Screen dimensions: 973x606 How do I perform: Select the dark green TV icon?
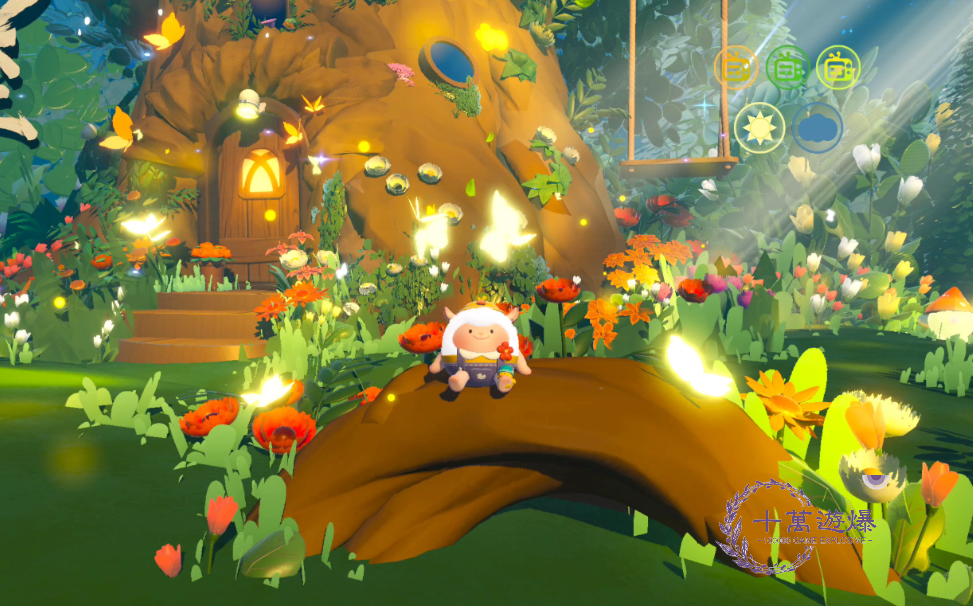tap(787, 68)
